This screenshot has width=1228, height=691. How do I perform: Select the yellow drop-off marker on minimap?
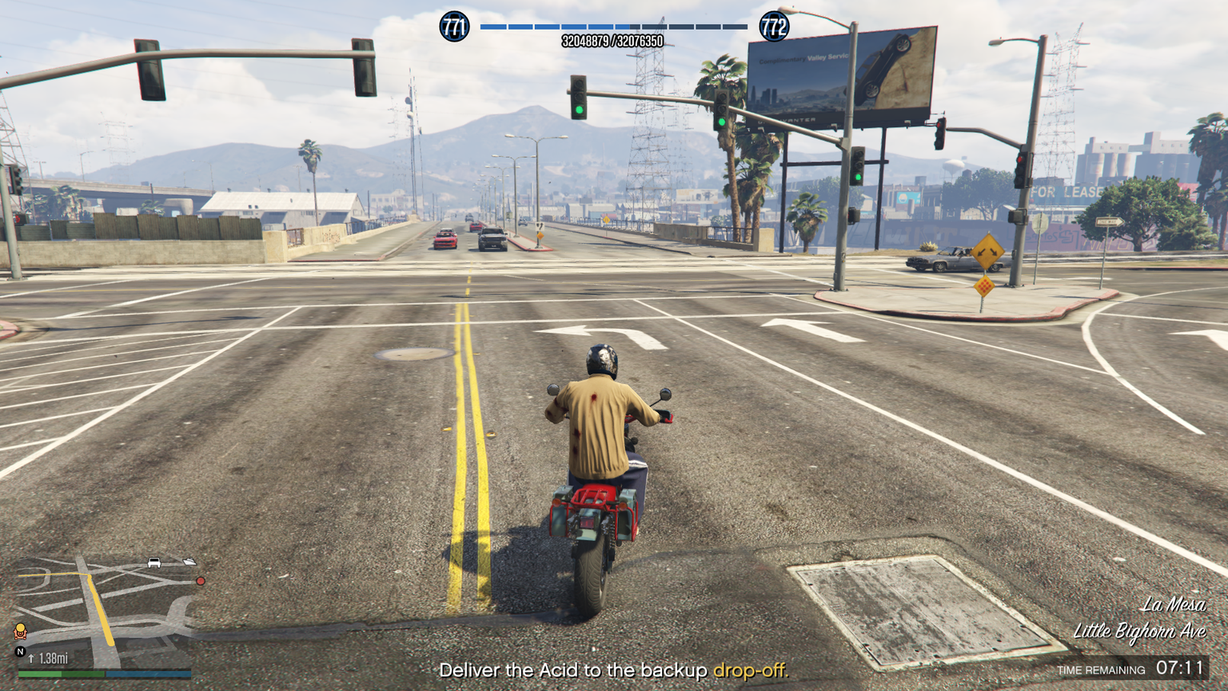pos(20,630)
